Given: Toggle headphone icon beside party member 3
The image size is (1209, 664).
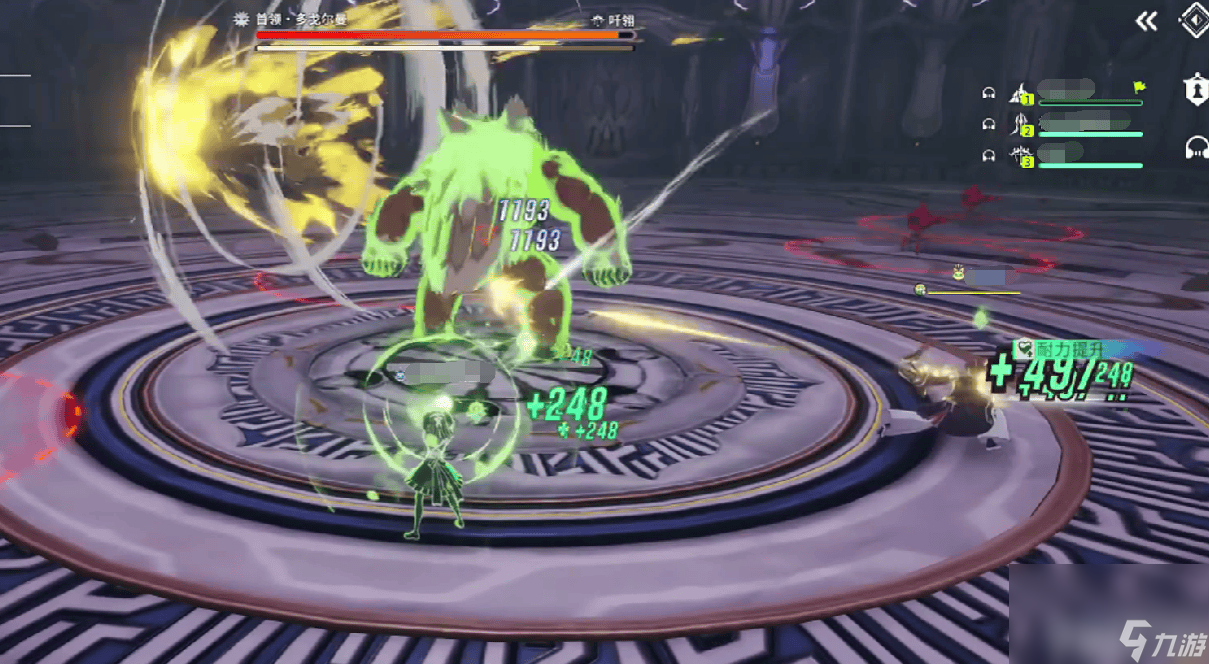Looking at the screenshot, I should tap(989, 155).
